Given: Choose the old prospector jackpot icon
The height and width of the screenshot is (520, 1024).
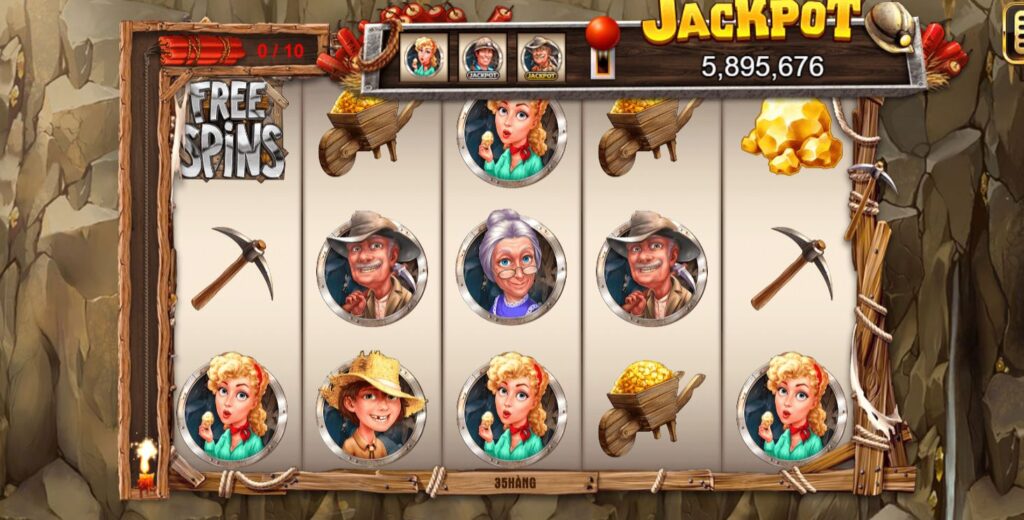Looking at the screenshot, I should tap(541, 58).
